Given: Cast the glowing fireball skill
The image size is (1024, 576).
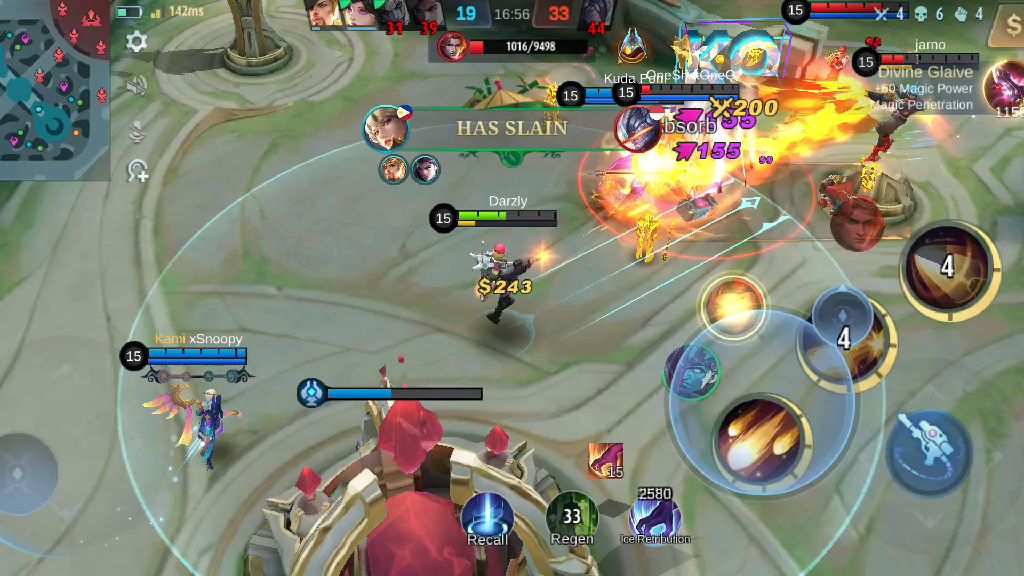Looking at the screenshot, I should coord(733,306).
